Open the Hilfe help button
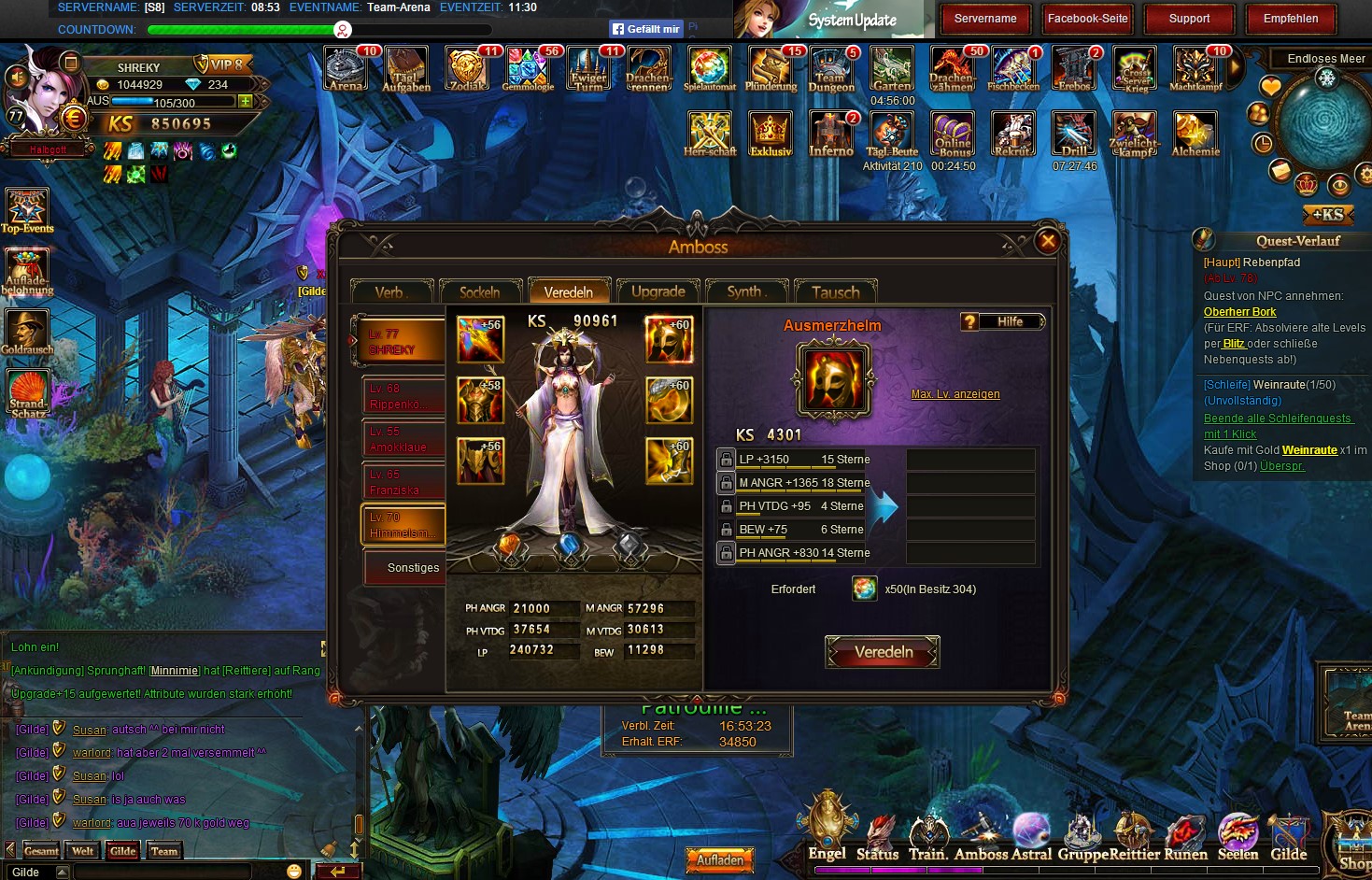The width and height of the screenshot is (1372, 880). tap(1002, 322)
